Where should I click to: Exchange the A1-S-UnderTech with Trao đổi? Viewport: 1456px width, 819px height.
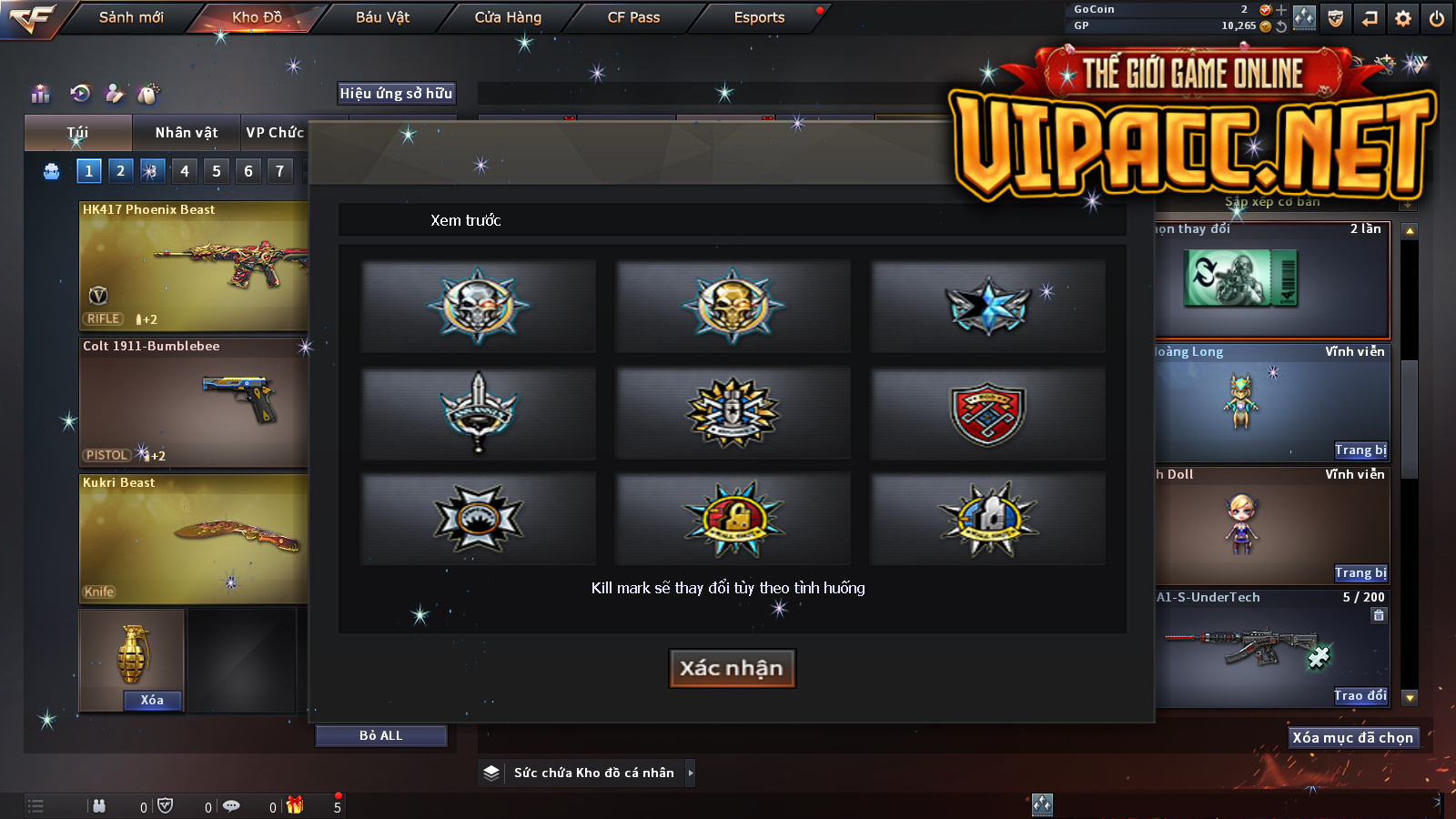pos(1360,695)
